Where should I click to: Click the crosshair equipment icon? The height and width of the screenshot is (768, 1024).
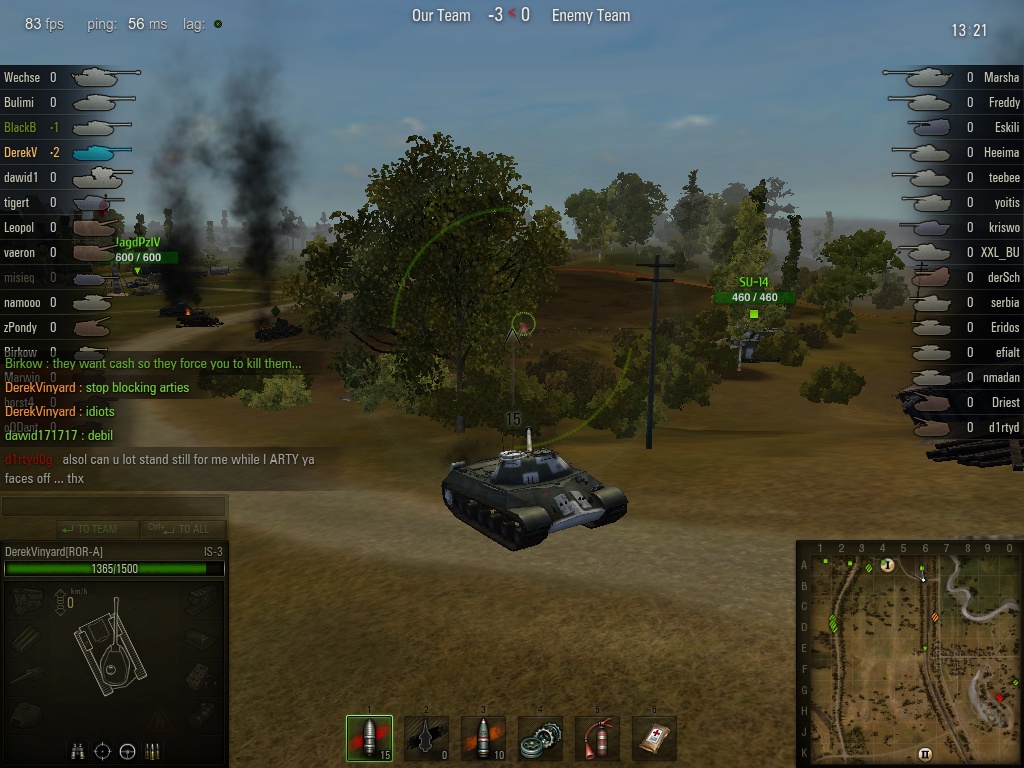click(103, 751)
